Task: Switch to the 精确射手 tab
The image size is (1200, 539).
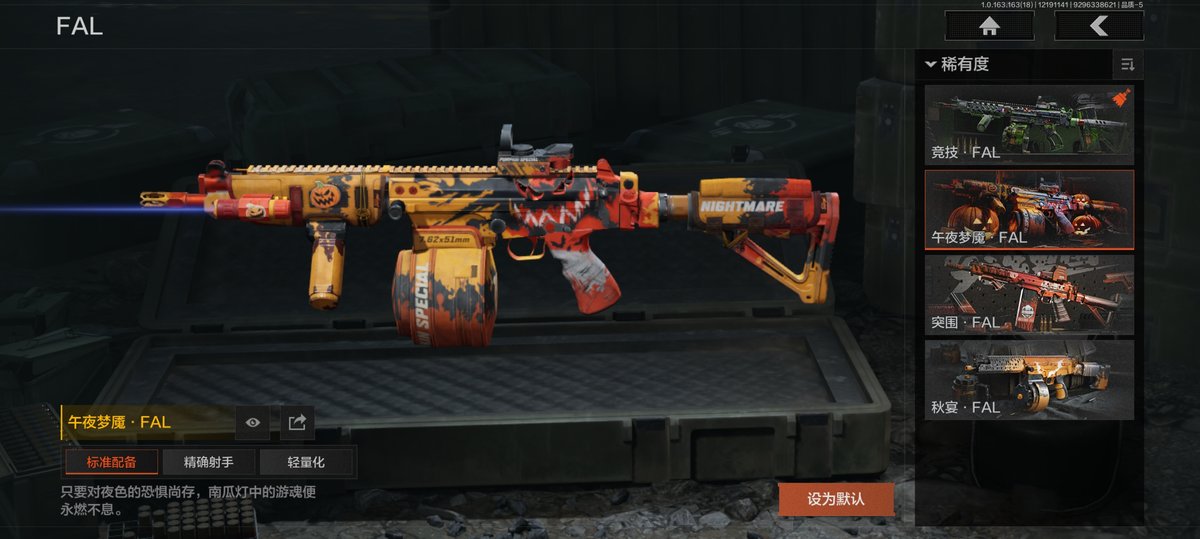Action: (208, 462)
